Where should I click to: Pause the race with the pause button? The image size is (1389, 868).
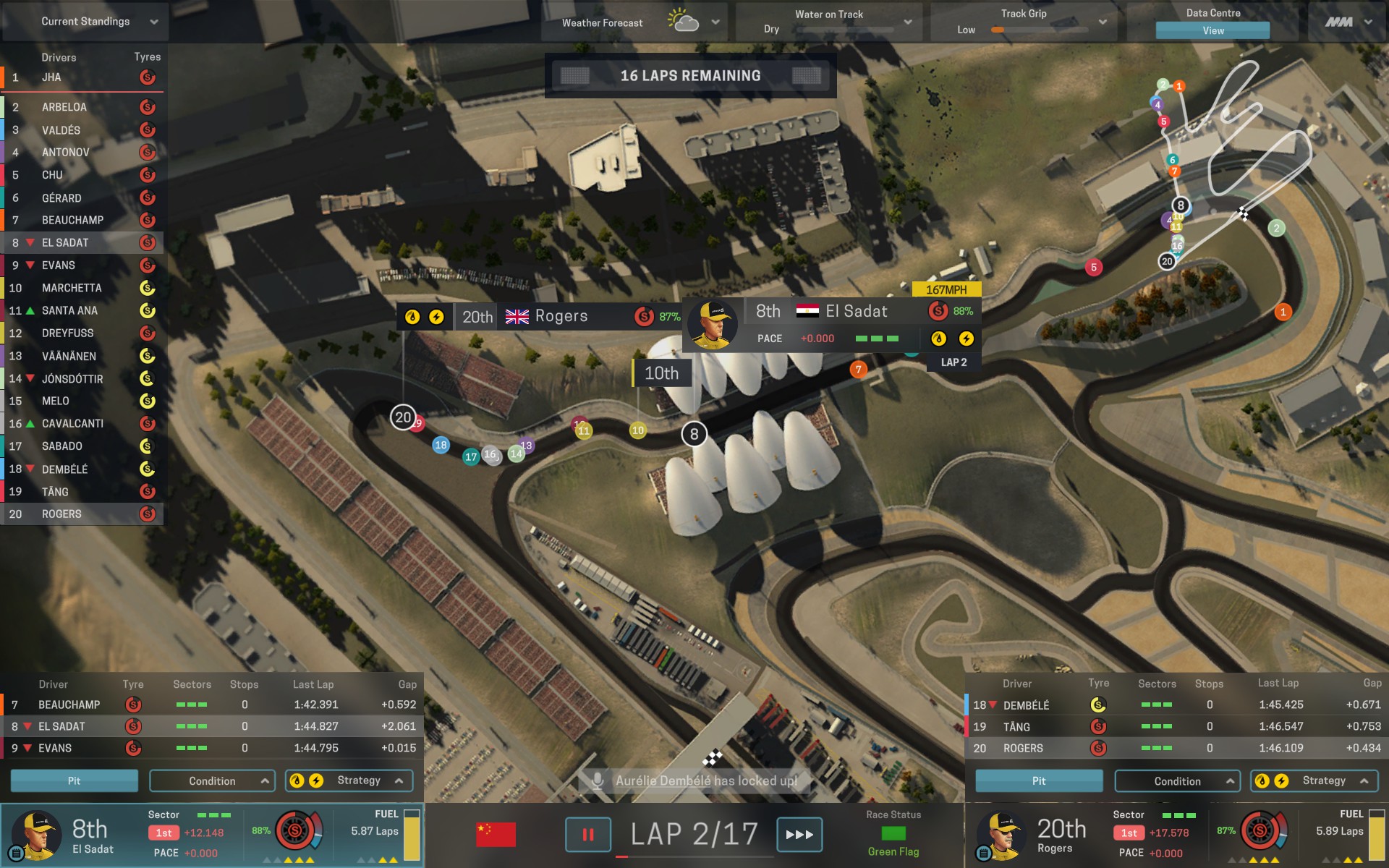[x=587, y=835]
